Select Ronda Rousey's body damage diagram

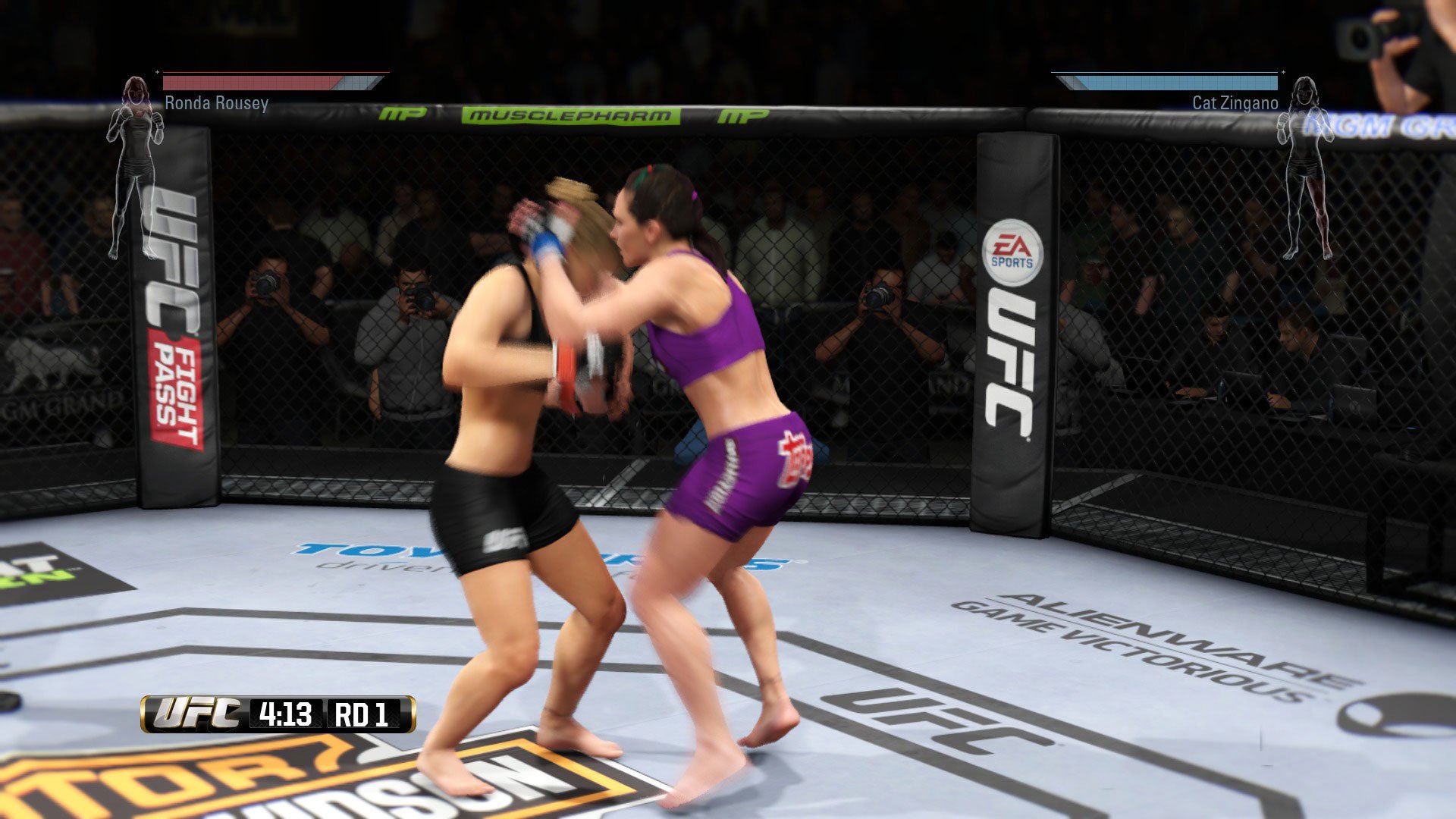[x=136, y=167]
